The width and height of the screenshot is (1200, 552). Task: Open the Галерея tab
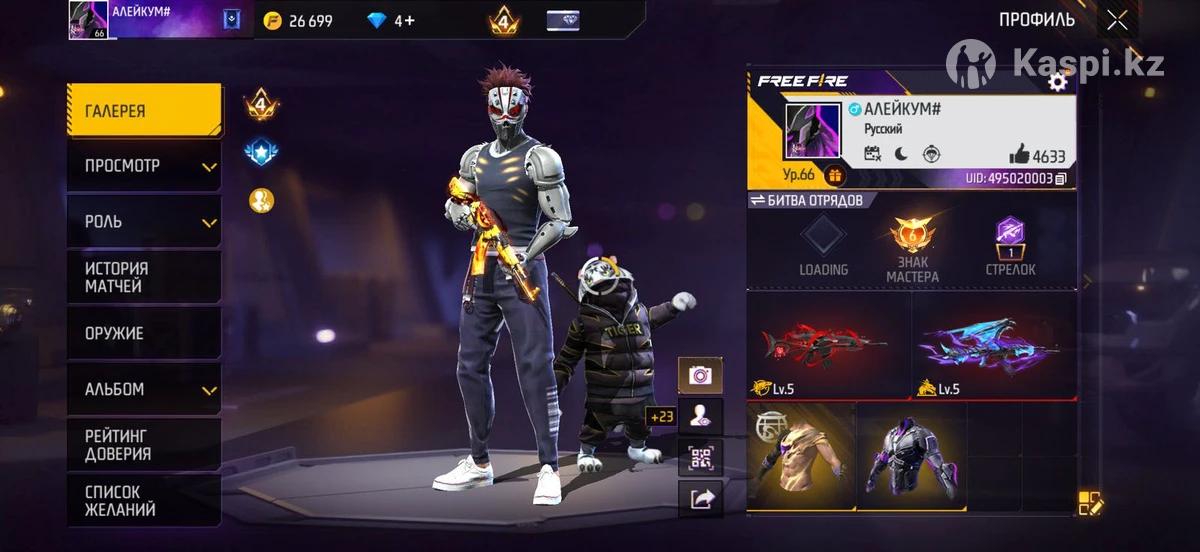pyautogui.click(x=144, y=110)
